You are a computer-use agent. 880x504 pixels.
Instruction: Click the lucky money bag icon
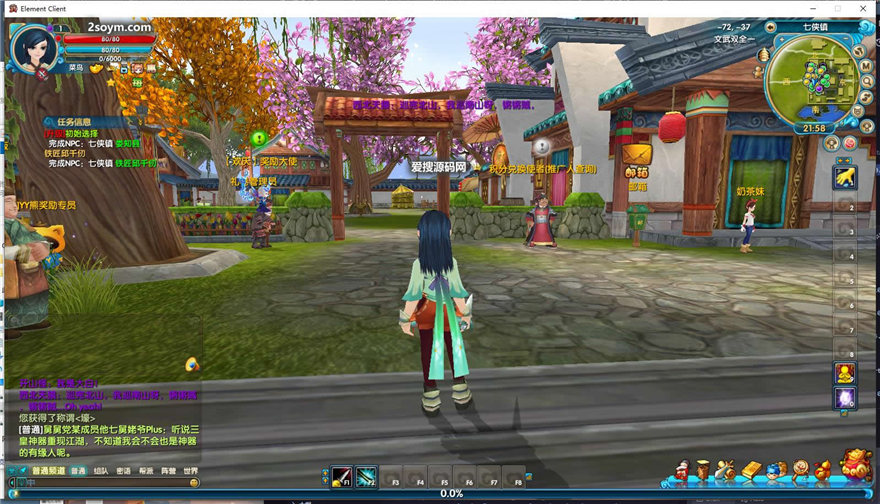pyautogui.click(x=855, y=466)
